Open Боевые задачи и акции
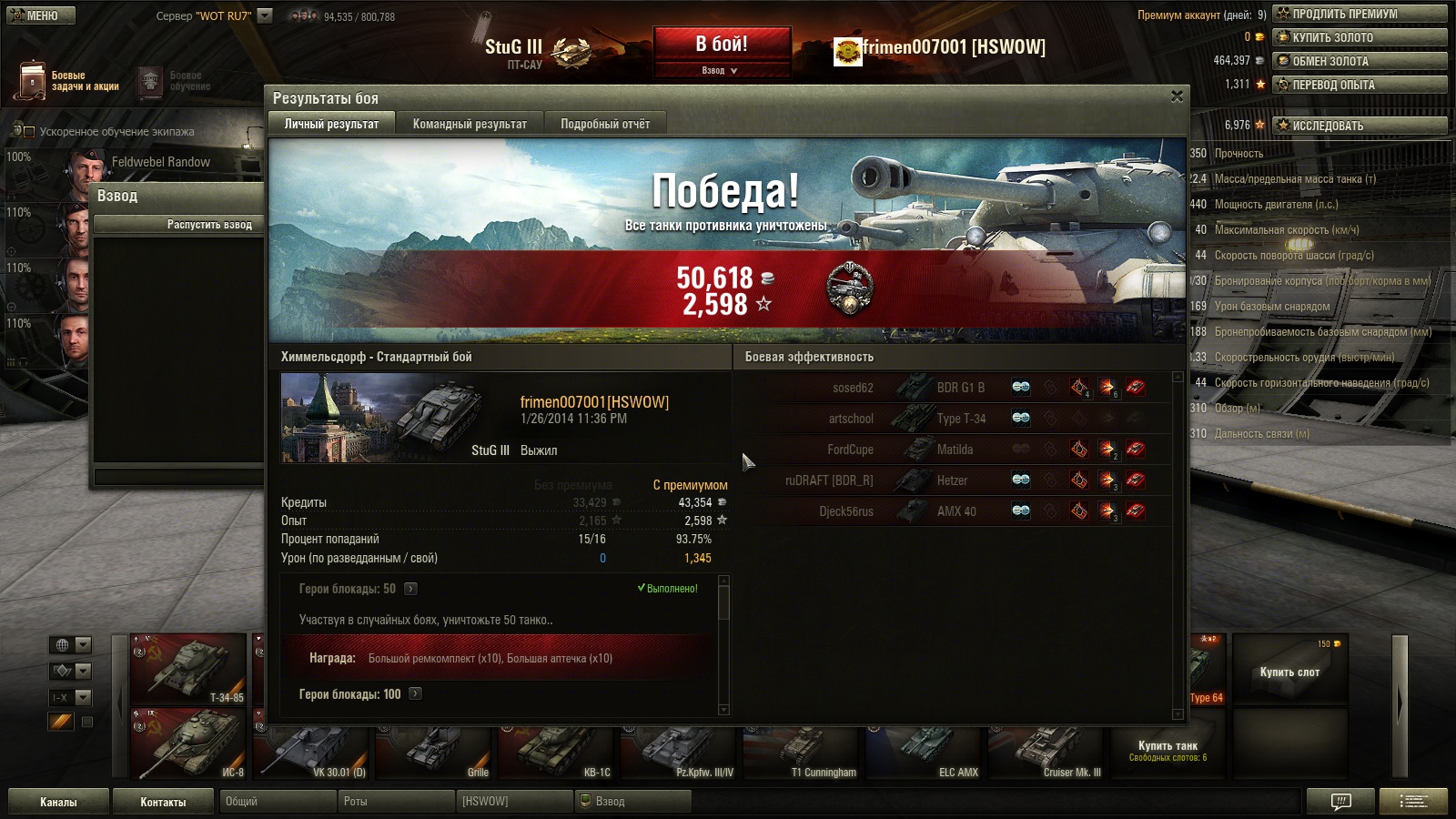The image size is (1456, 819). pyautogui.click(x=68, y=81)
